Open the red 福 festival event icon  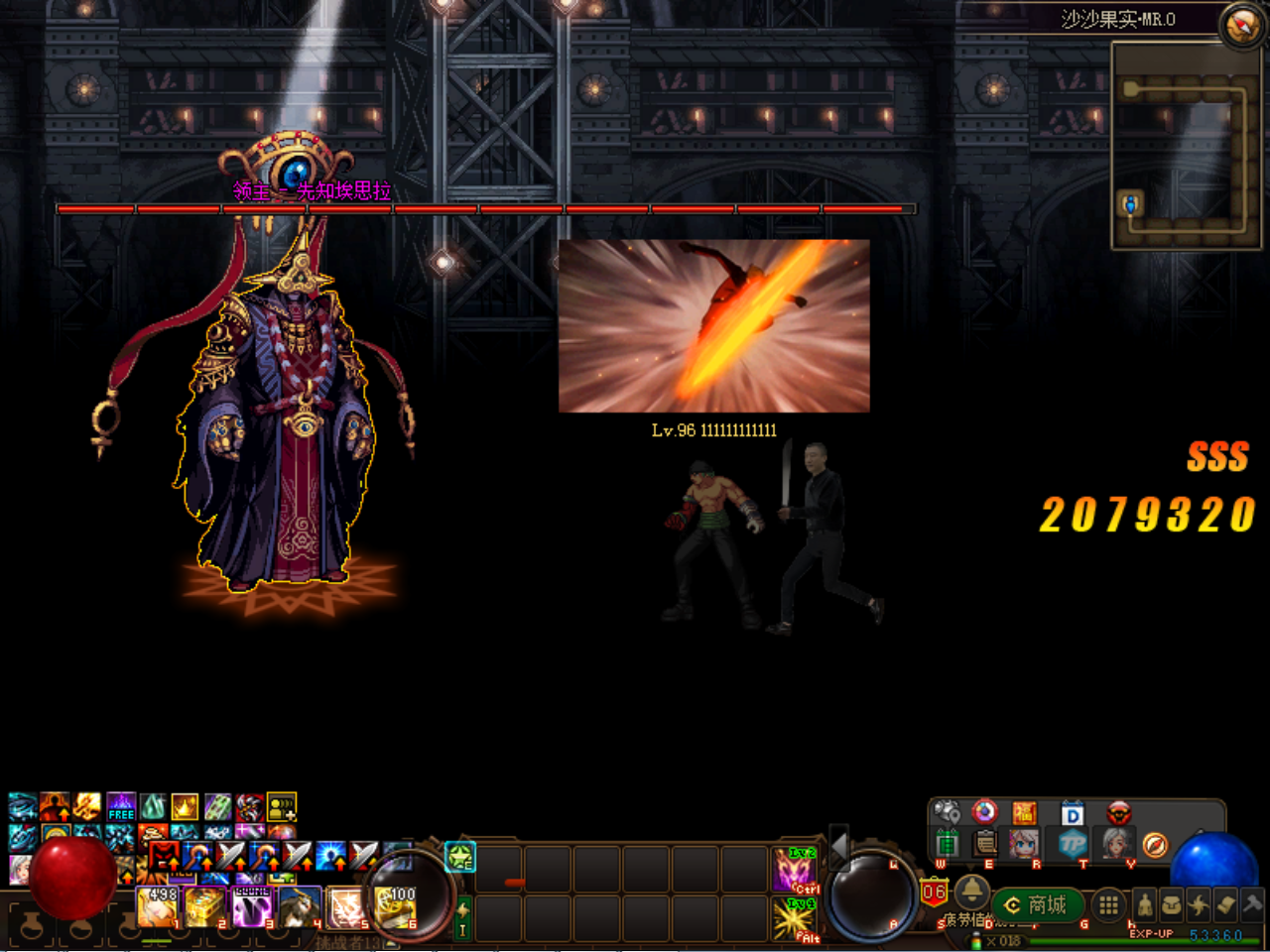1026,812
